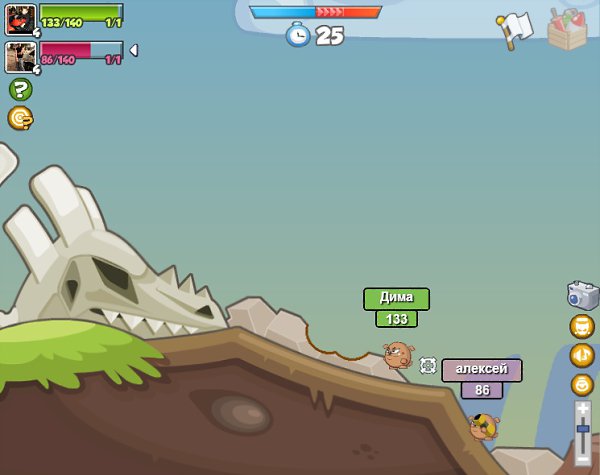
Task: Toggle sound with the orange speaker button
Action: [x=582, y=355]
